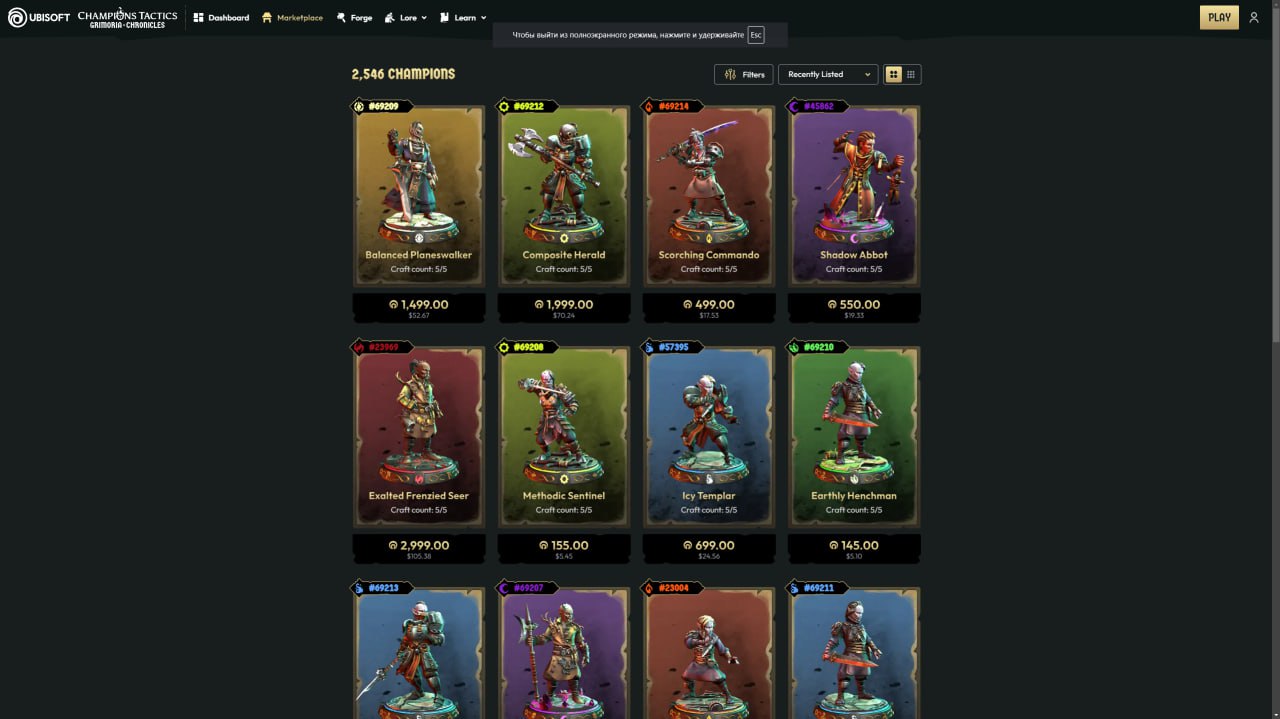Select the Composite Herald champion card

564,195
